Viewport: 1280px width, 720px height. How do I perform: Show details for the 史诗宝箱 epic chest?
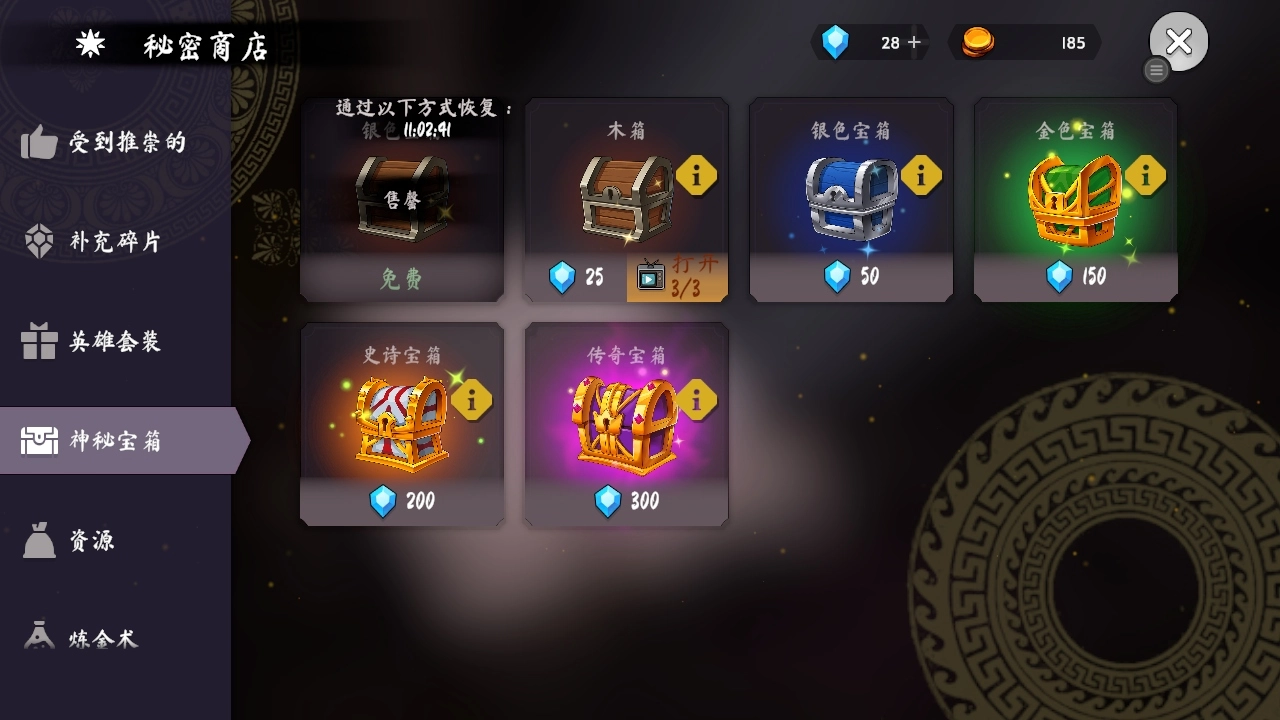472,399
